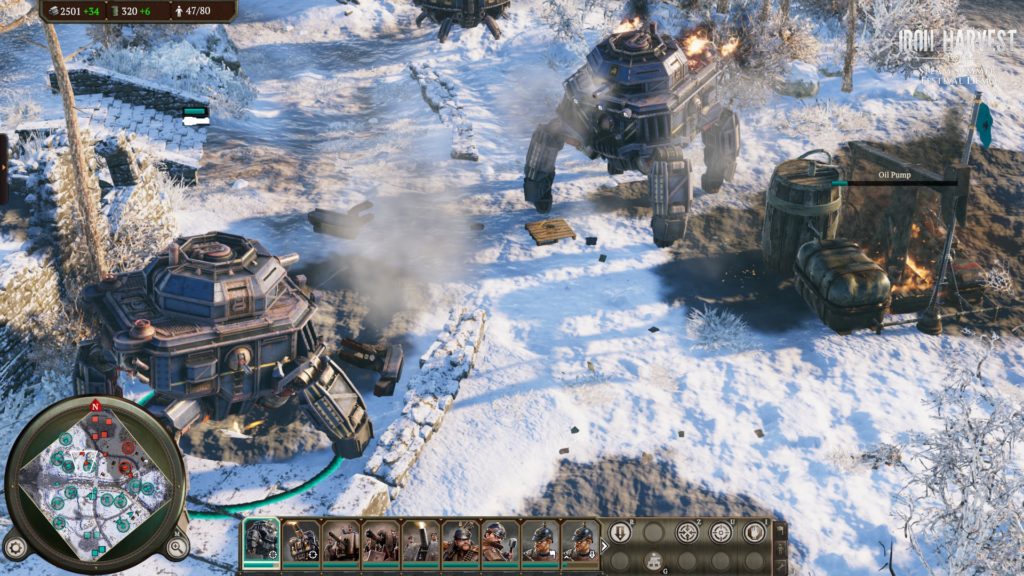The height and width of the screenshot is (576, 1024).
Task: Select the bearded helmeted hero portrait
Action: pyautogui.click(x=461, y=543)
